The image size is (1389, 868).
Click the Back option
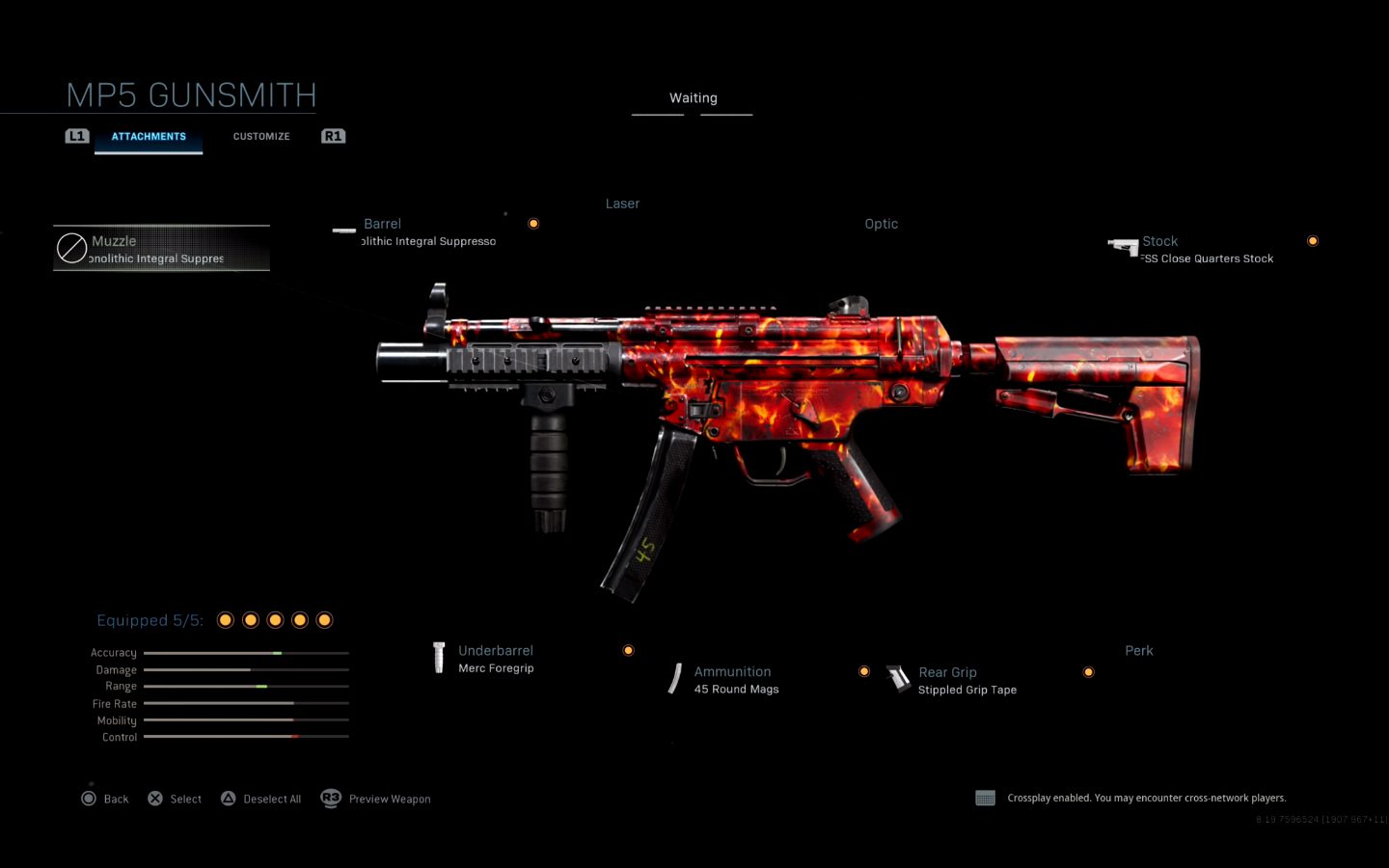pyautogui.click(x=105, y=799)
